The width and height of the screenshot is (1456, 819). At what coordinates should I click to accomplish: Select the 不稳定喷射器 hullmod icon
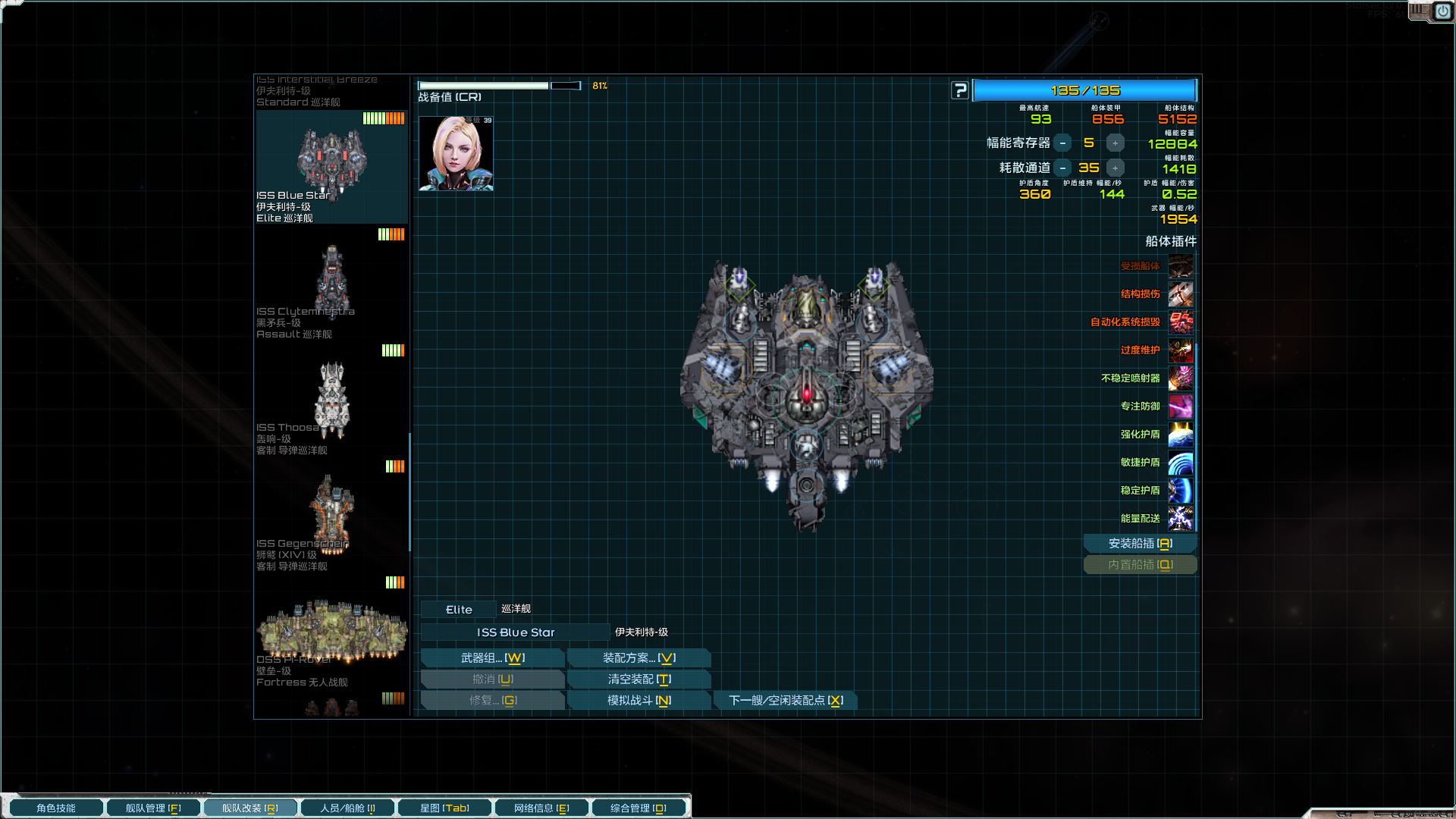(1181, 378)
